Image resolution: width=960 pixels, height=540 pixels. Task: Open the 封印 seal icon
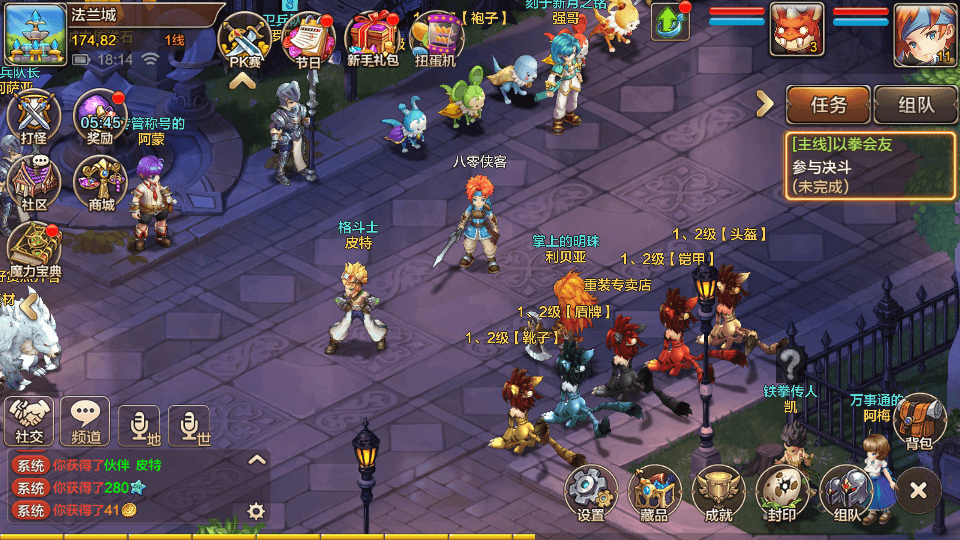(x=782, y=492)
